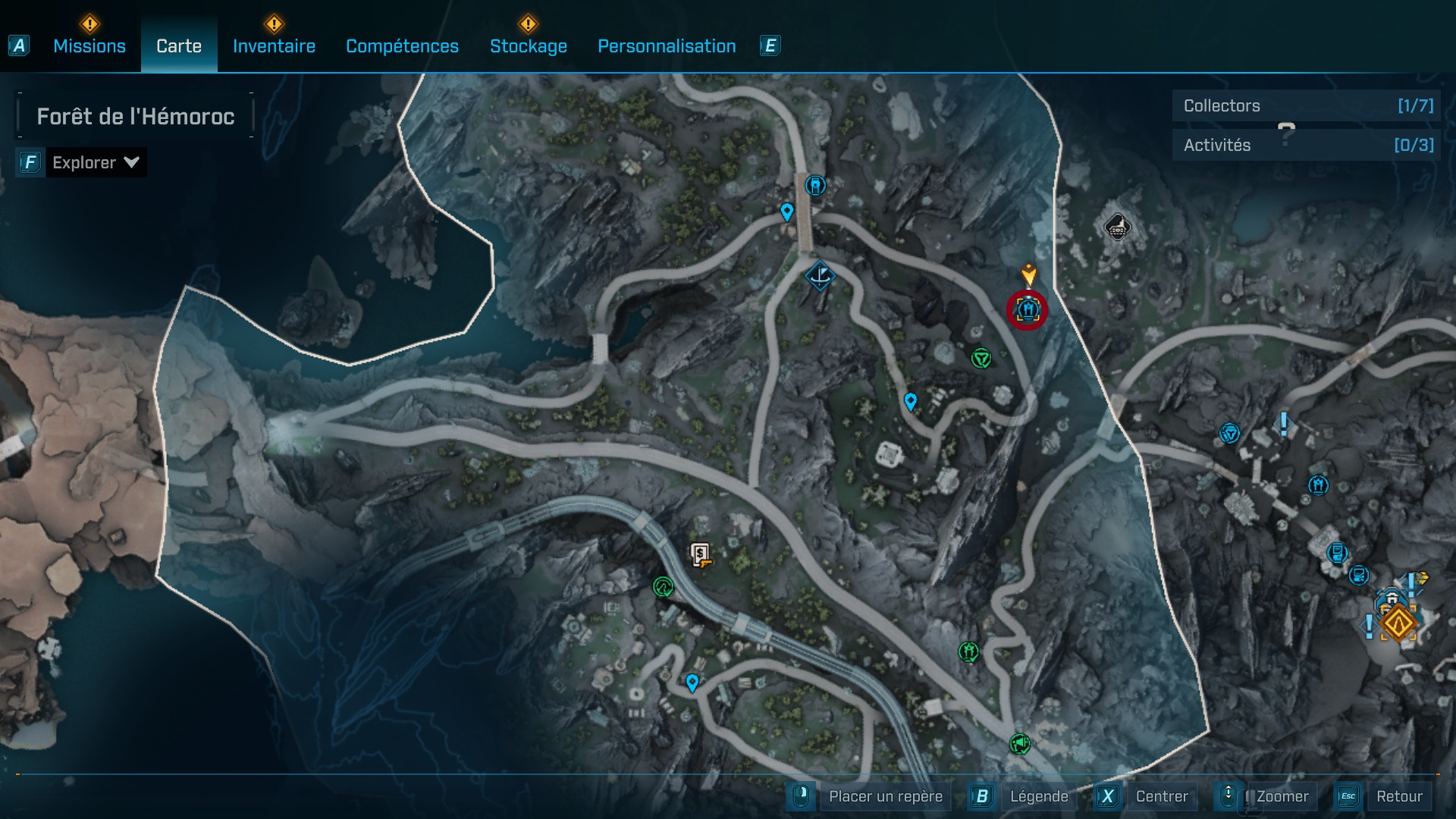The width and height of the screenshot is (1456, 819).
Task: Open the Inventaire tab
Action: [274, 46]
